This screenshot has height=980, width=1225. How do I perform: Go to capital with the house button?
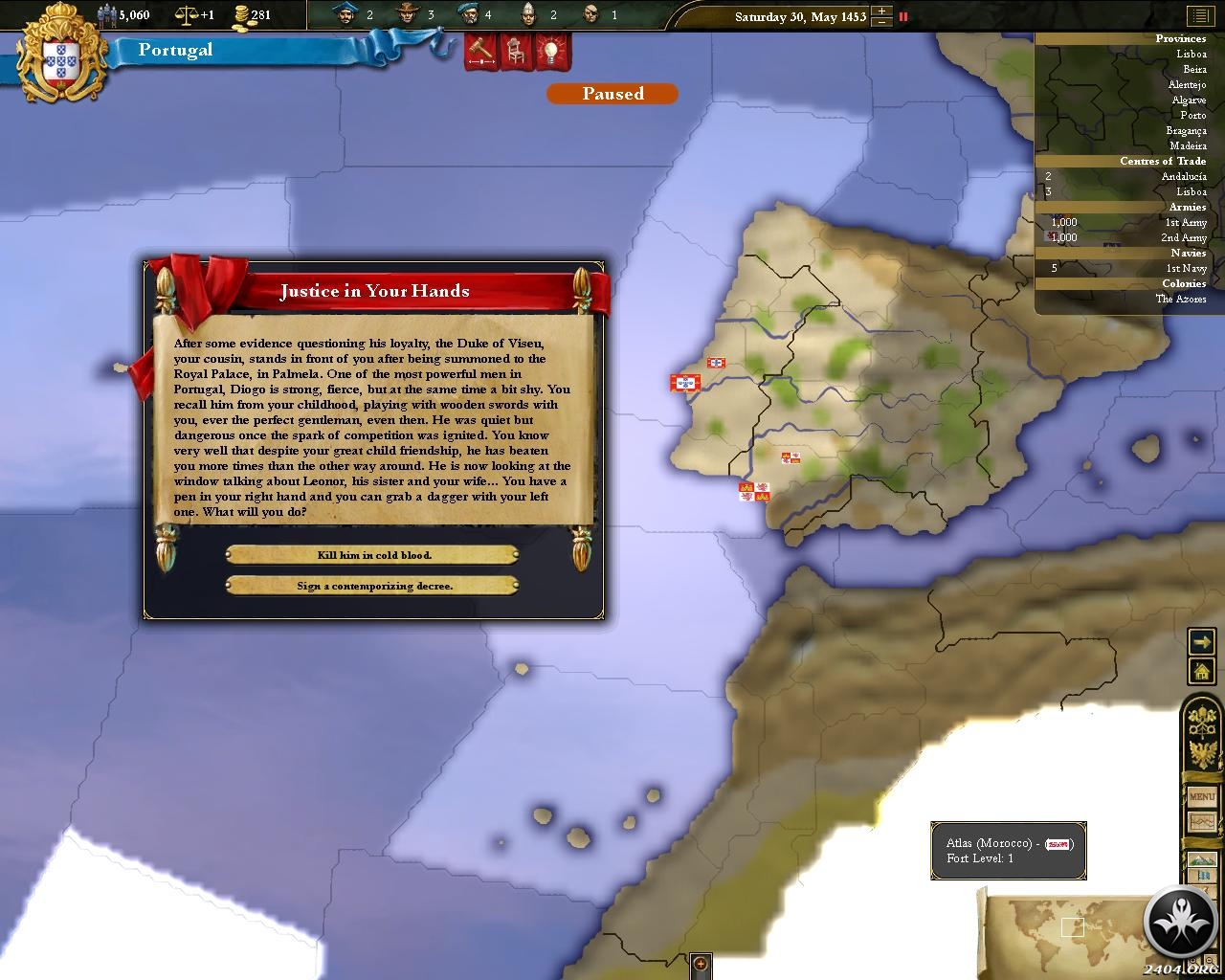pyautogui.click(x=1201, y=671)
